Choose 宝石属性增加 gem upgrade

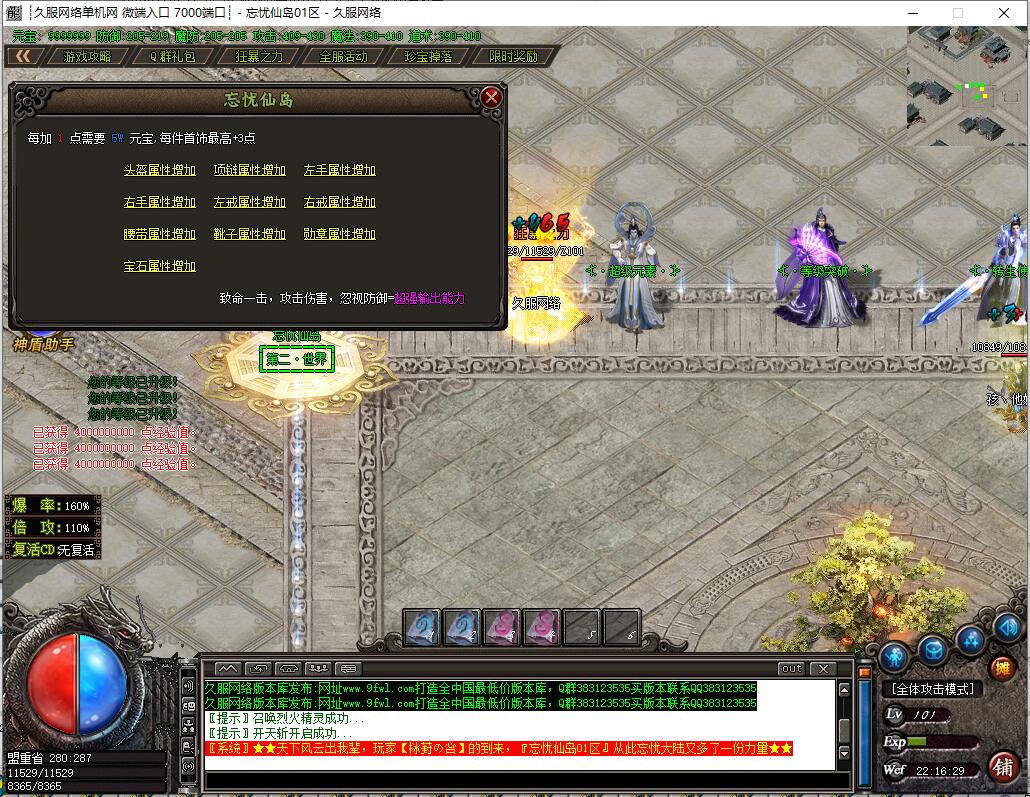point(160,266)
